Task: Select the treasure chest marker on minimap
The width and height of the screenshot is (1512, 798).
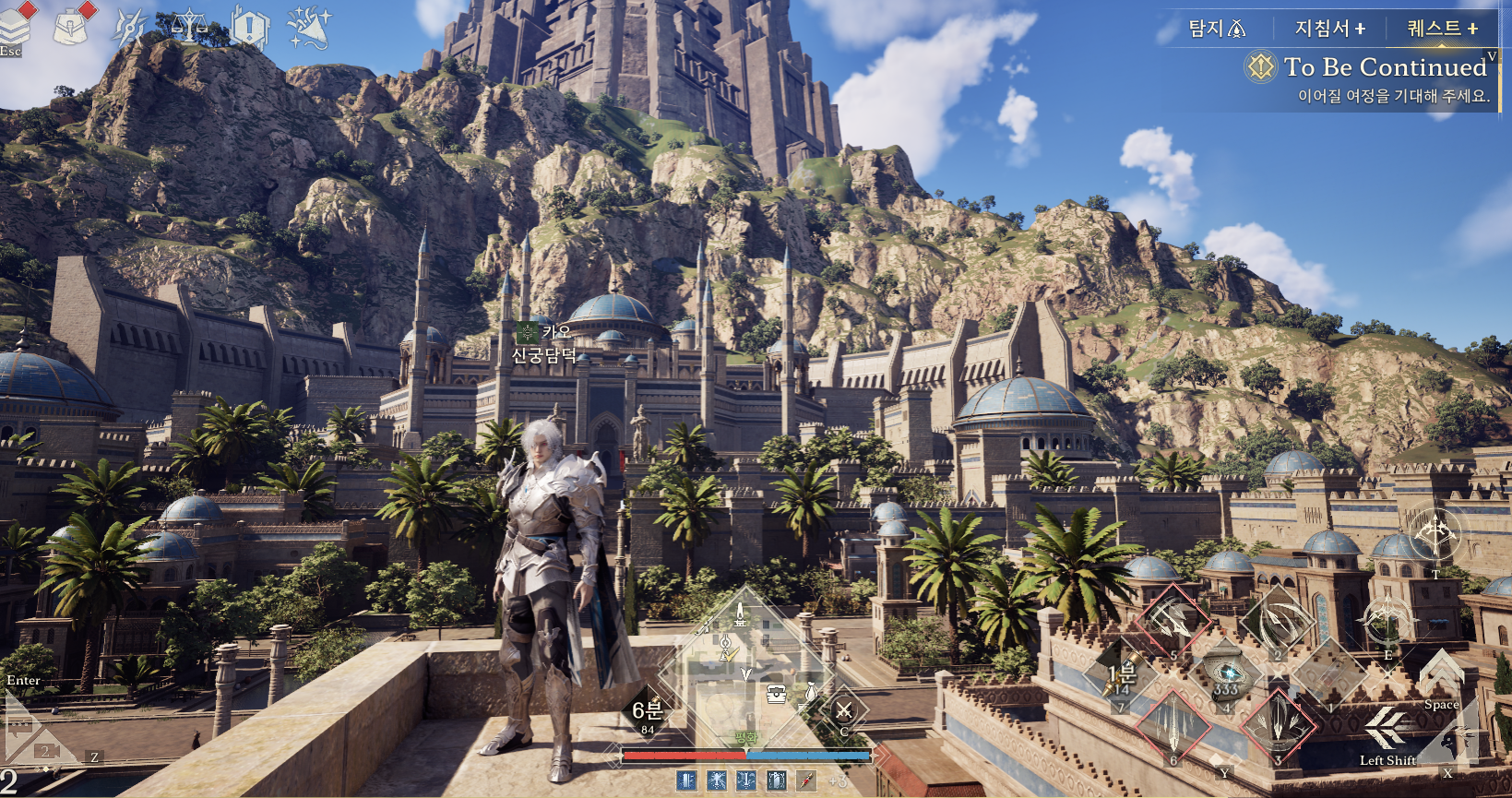Action: tap(777, 694)
